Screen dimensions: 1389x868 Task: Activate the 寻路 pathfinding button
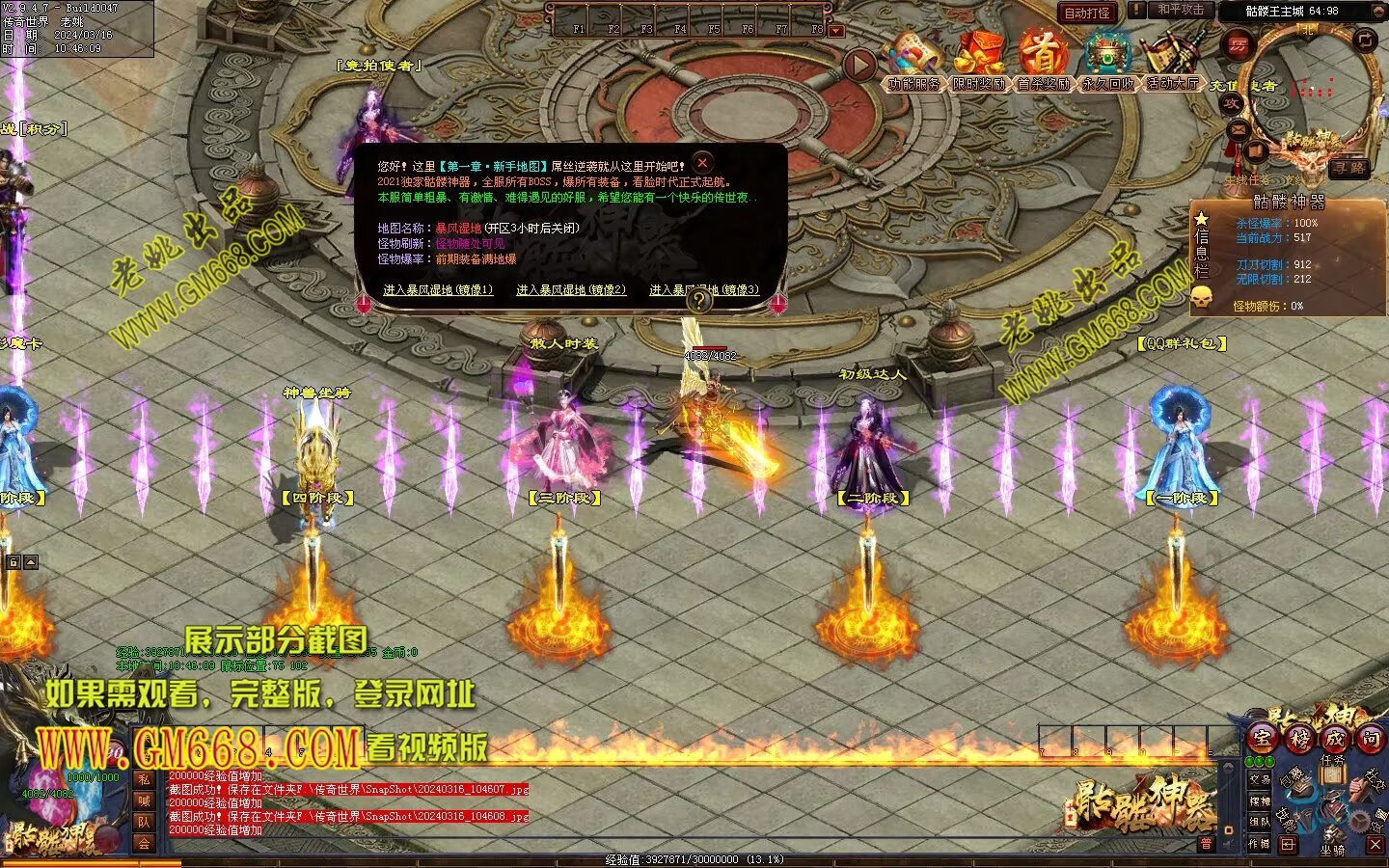coord(1348,168)
